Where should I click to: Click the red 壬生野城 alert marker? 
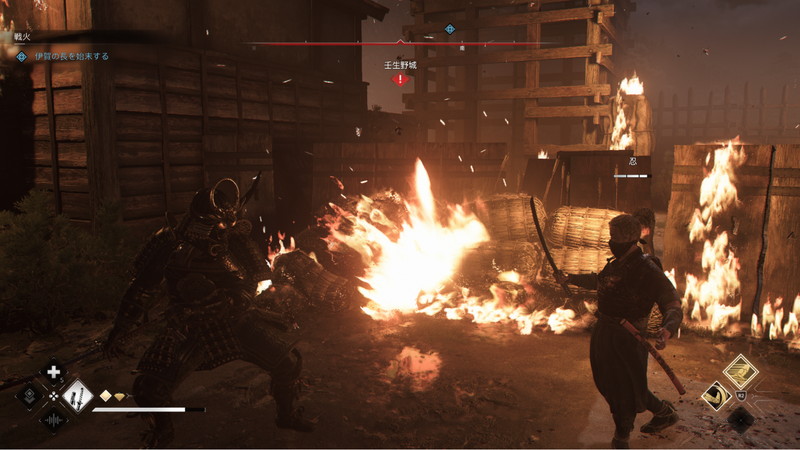400,78
